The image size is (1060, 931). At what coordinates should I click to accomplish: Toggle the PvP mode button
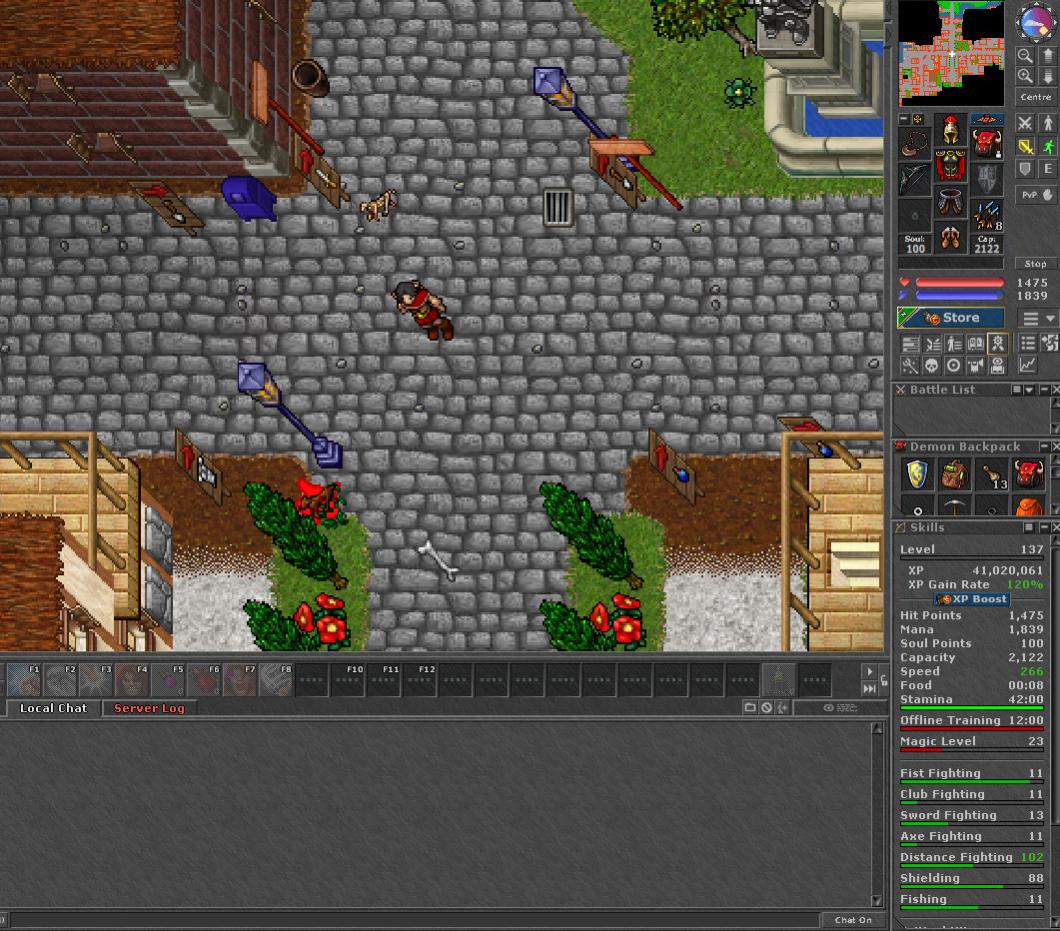[x=1035, y=195]
